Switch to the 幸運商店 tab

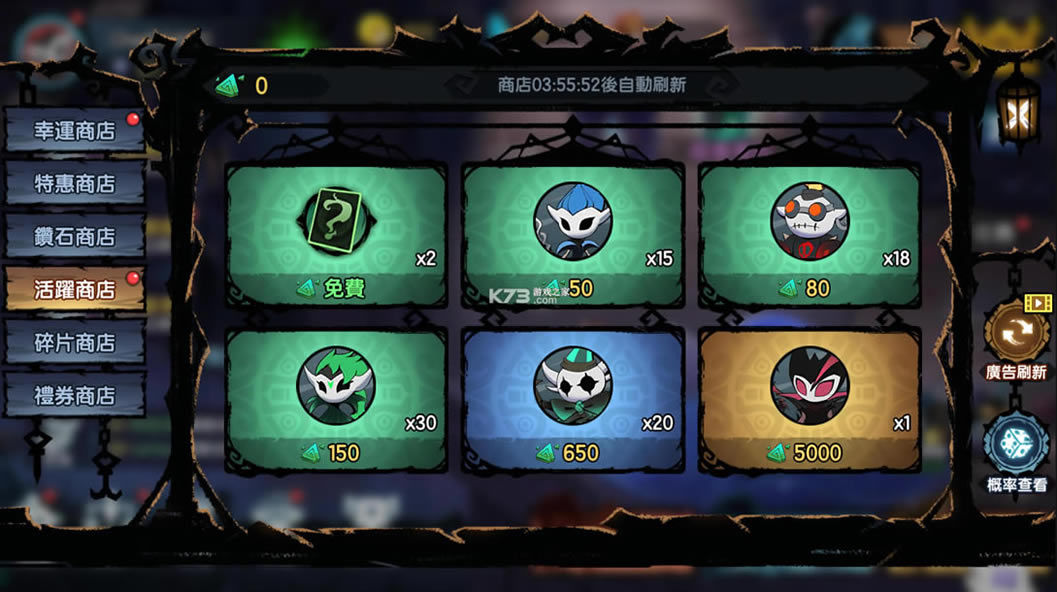pos(75,131)
